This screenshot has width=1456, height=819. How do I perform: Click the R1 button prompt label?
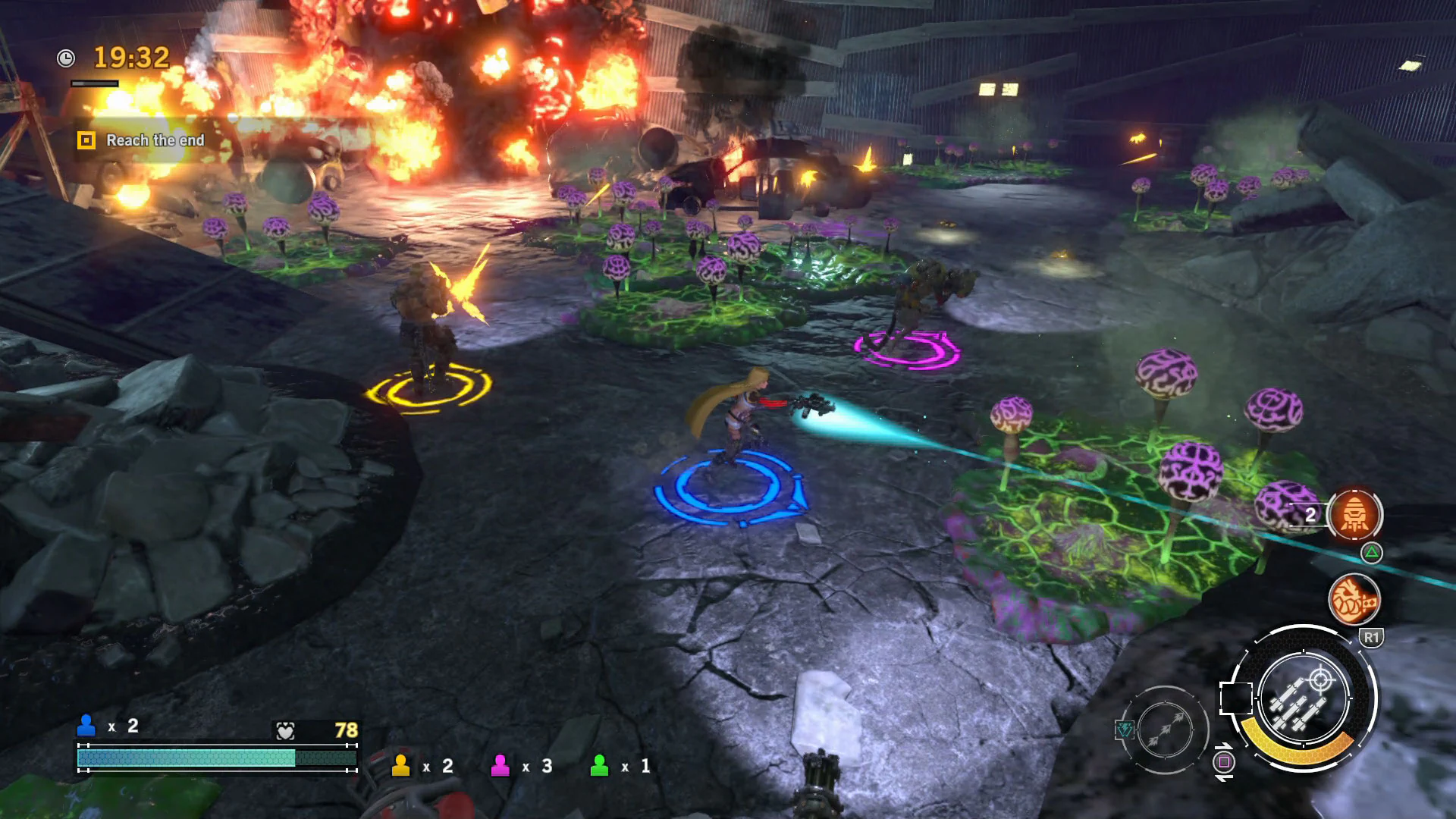(1372, 637)
